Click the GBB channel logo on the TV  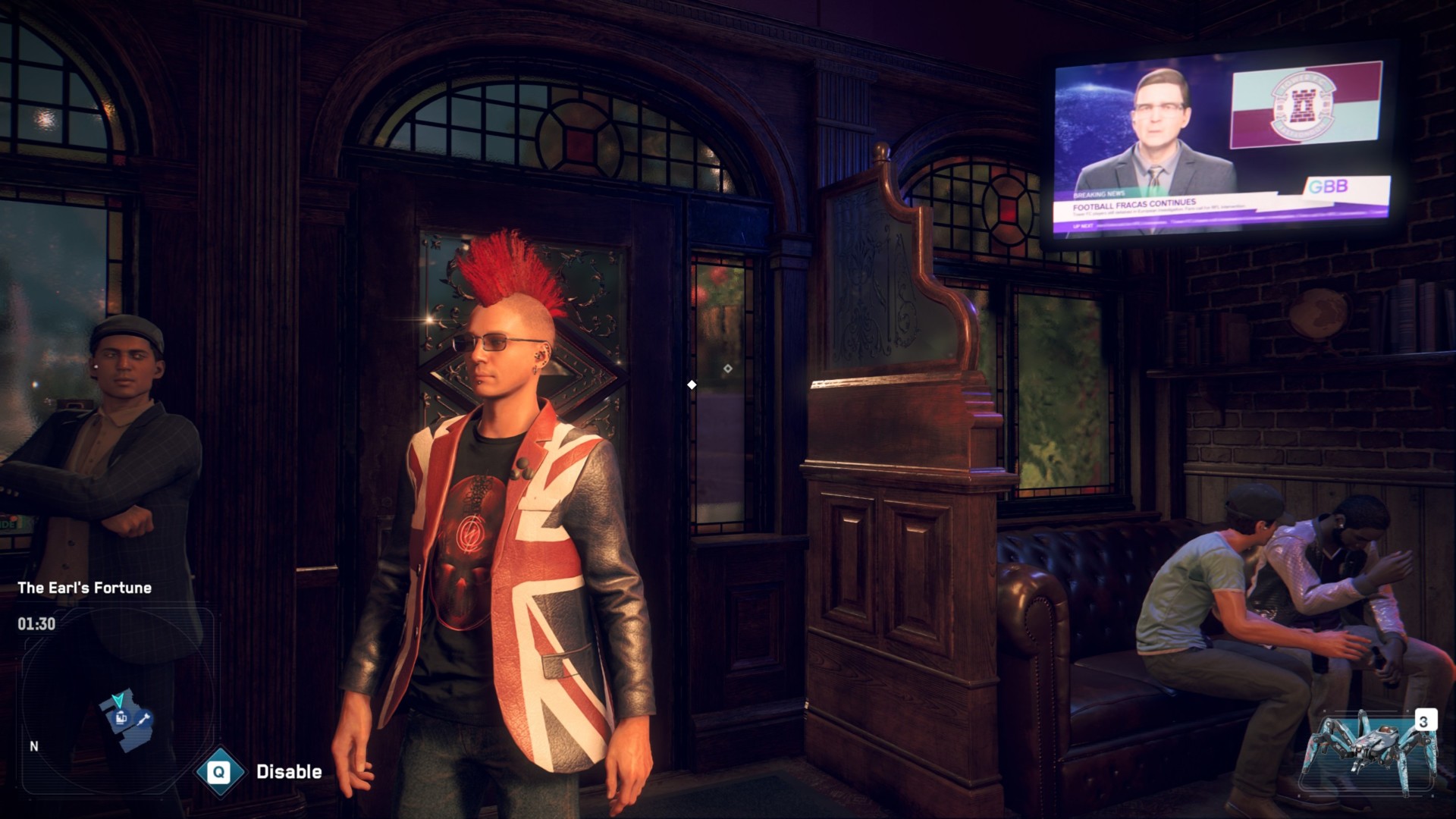1330,187
